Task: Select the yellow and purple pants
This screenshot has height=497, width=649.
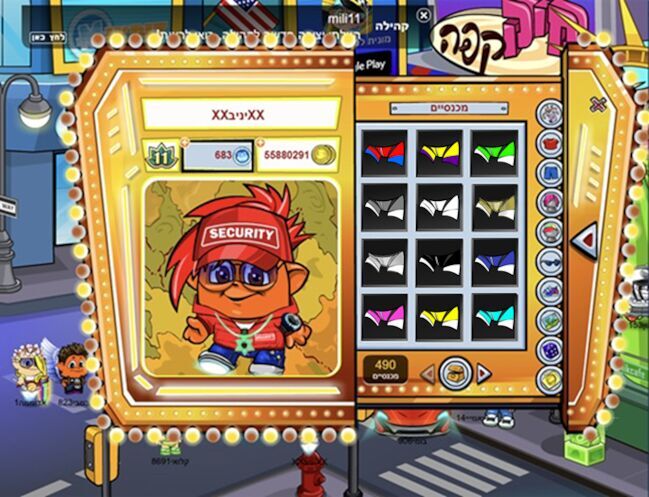Action: point(438,153)
